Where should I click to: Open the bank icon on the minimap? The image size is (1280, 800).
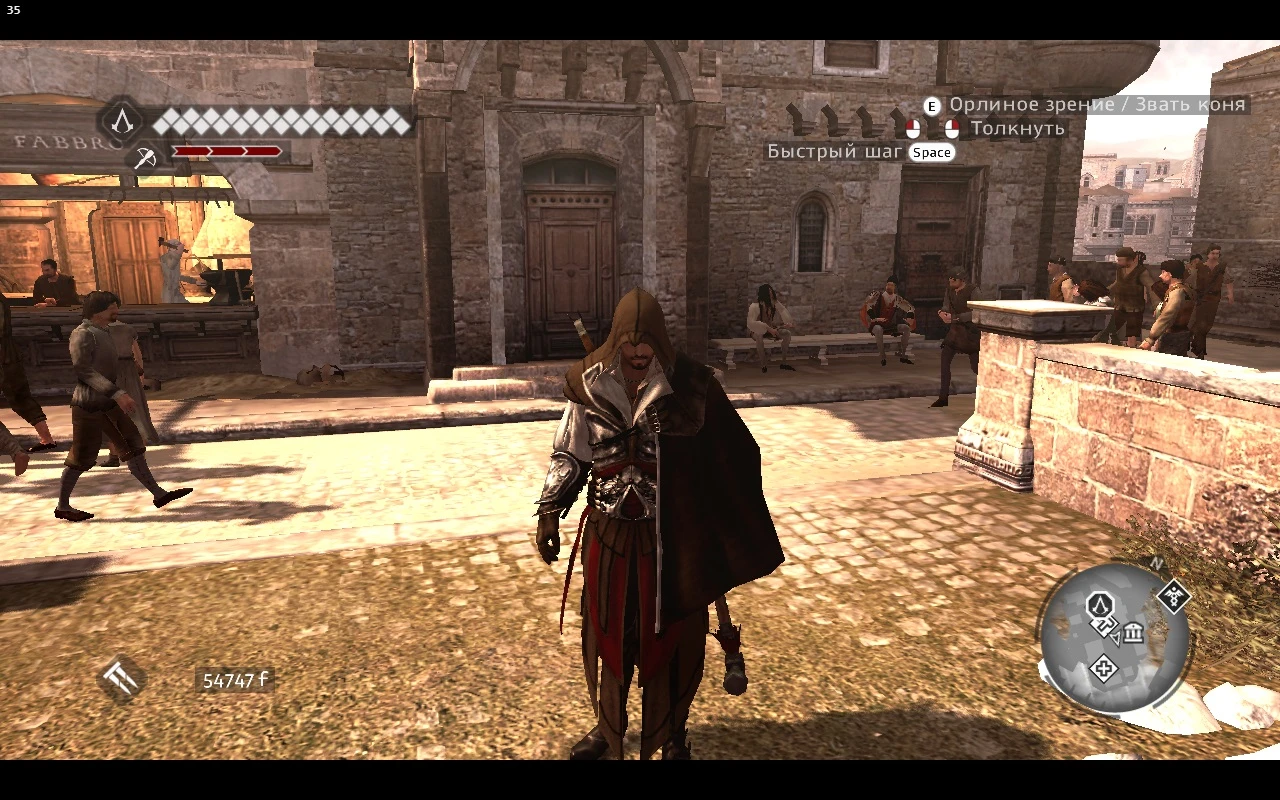coord(1133,633)
